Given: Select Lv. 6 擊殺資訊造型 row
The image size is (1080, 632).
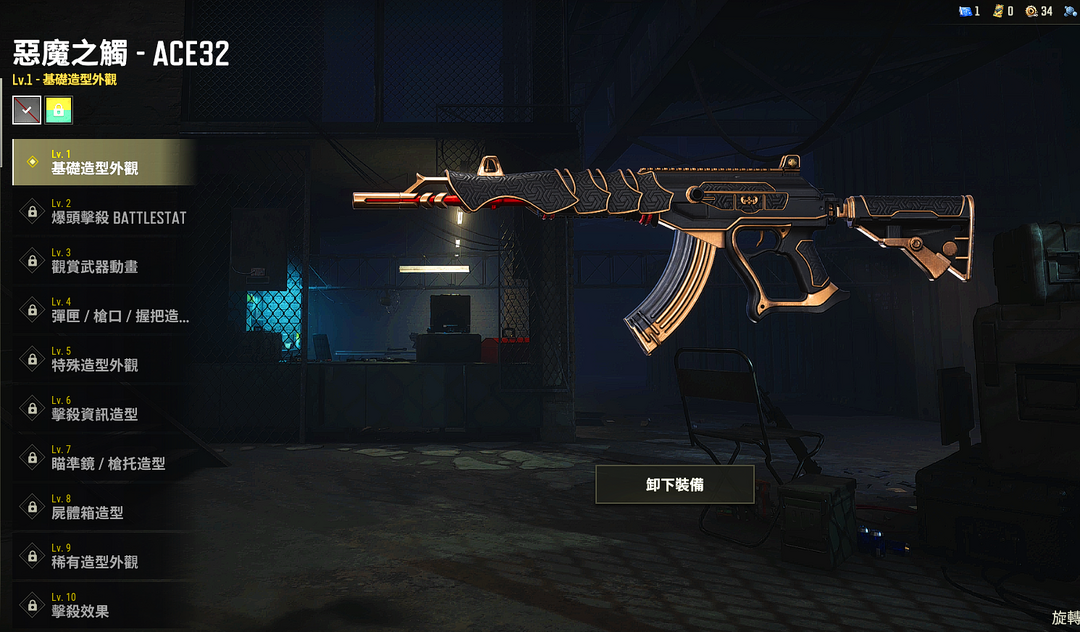Looking at the screenshot, I should [x=102, y=408].
